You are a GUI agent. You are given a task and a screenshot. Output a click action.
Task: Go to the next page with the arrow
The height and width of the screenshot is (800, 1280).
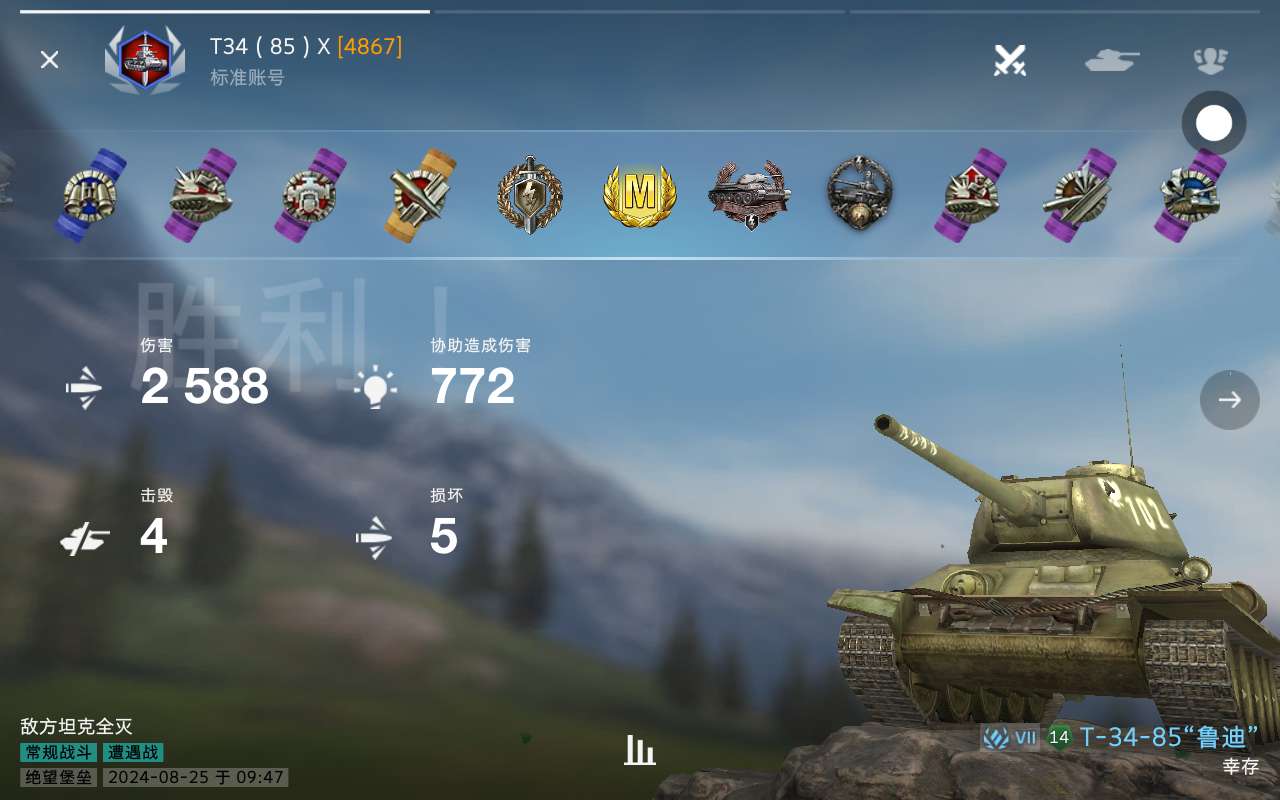pyautogui.click(x=1229, y=400)
